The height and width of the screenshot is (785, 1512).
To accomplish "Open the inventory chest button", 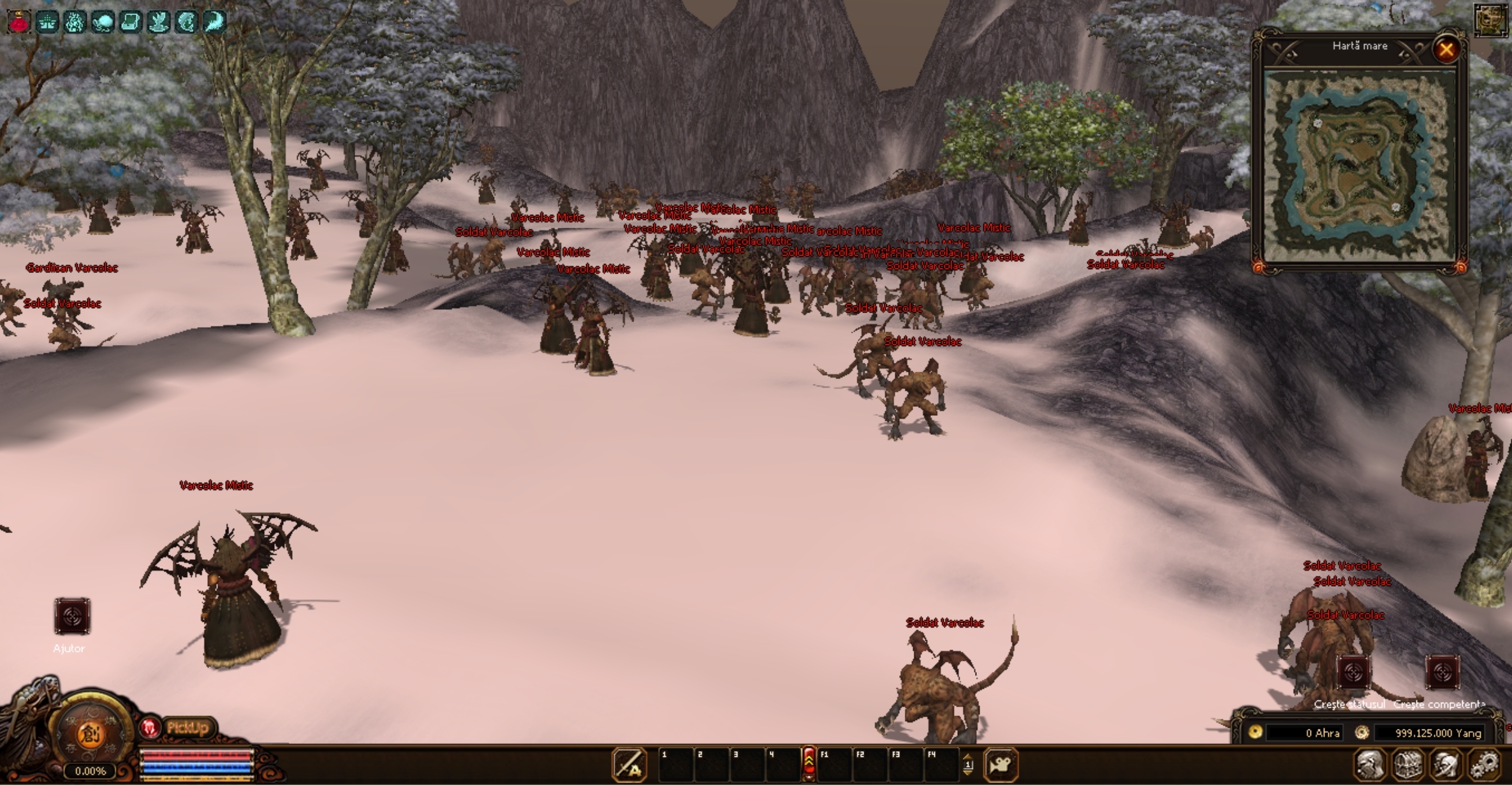I will click(x=1408, y=765).
